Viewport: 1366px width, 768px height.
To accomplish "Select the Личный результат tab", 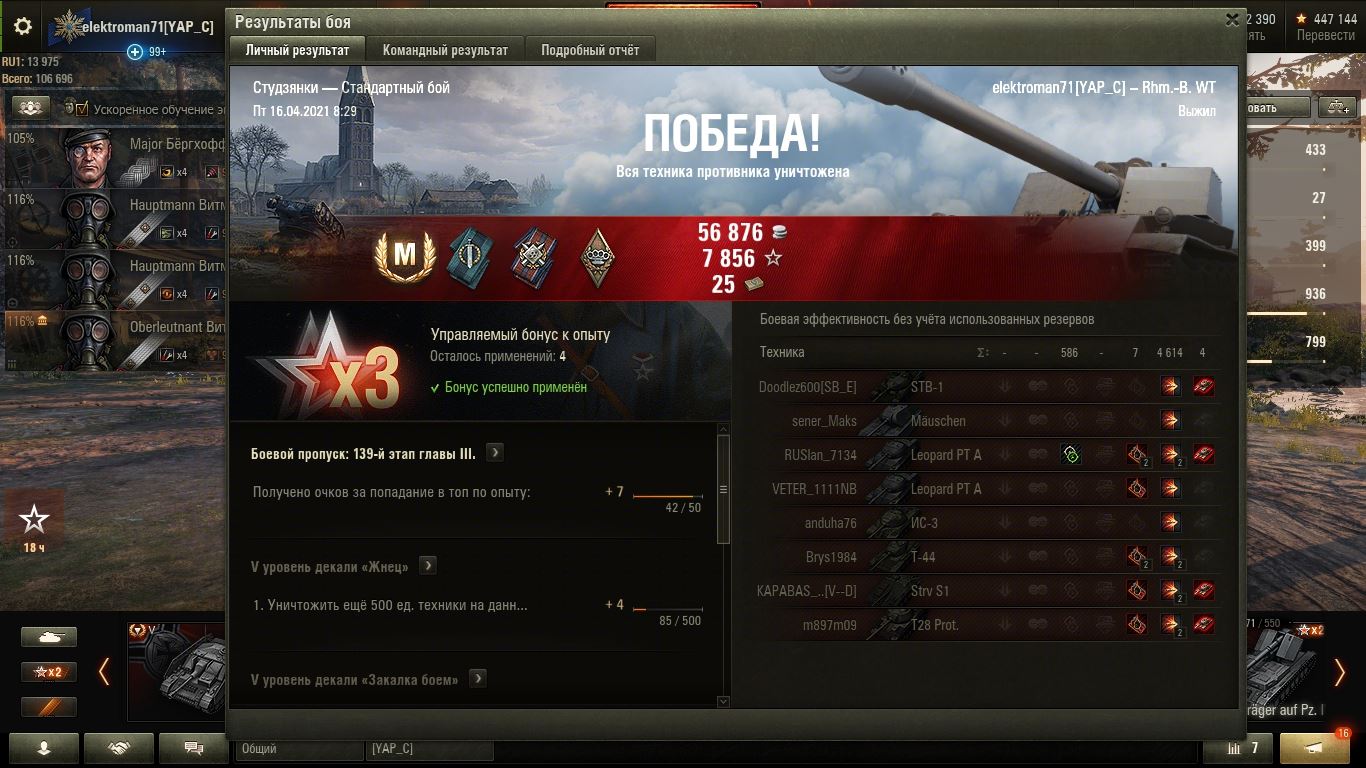I will pos(297,50).
